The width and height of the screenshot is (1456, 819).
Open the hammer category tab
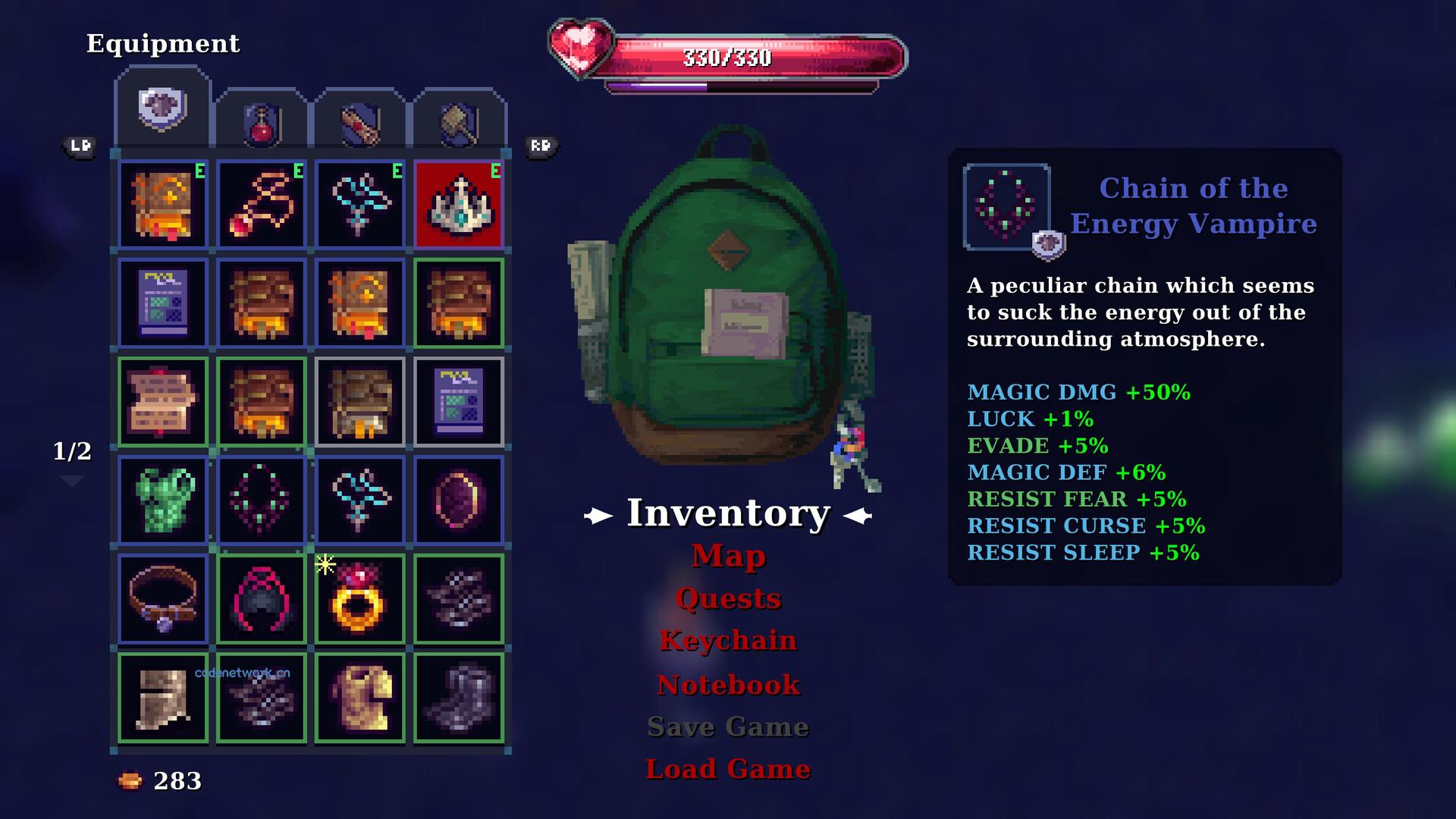pos(459,123)
